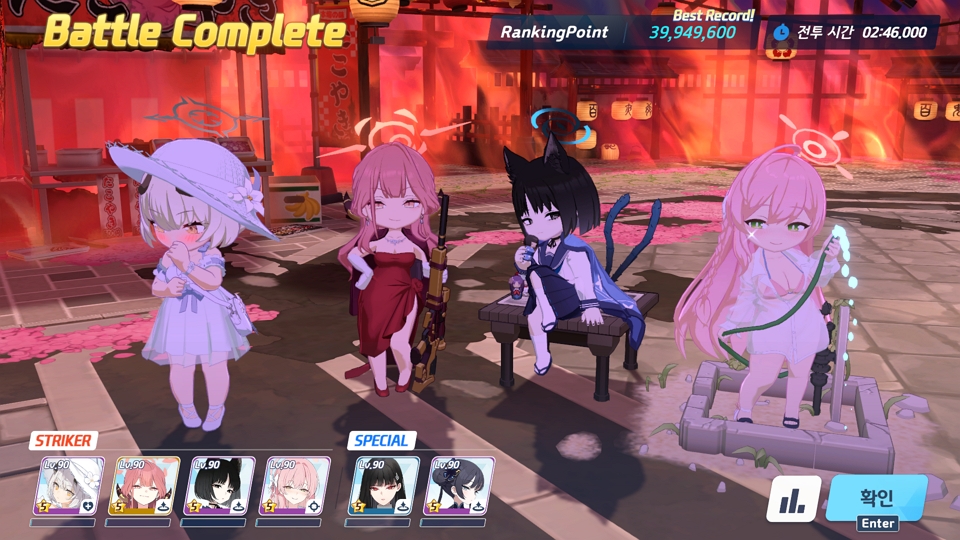960x540 pixels.
Task: Confirm the battle result with 확인 button
Action: click(x=877, y=498)
